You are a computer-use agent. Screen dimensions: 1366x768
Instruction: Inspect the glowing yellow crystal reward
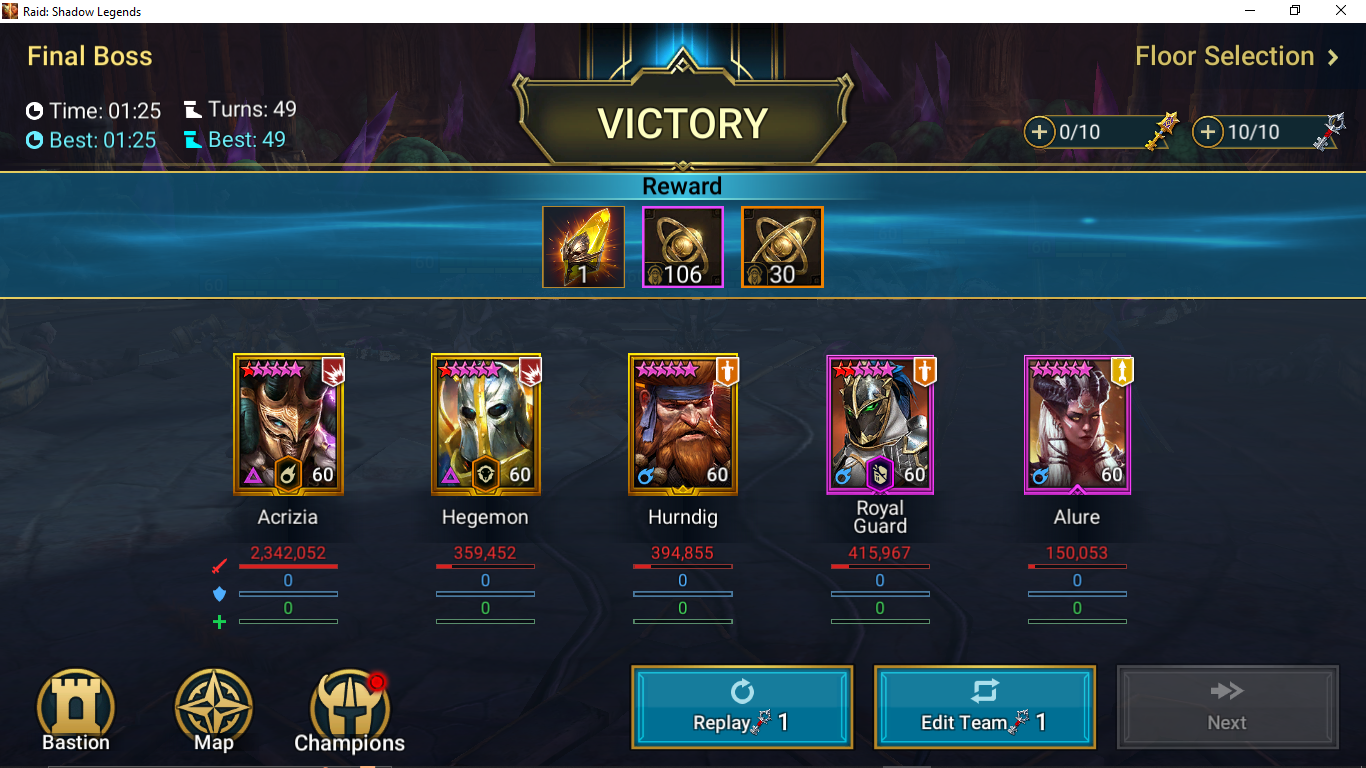click(584, 247)
